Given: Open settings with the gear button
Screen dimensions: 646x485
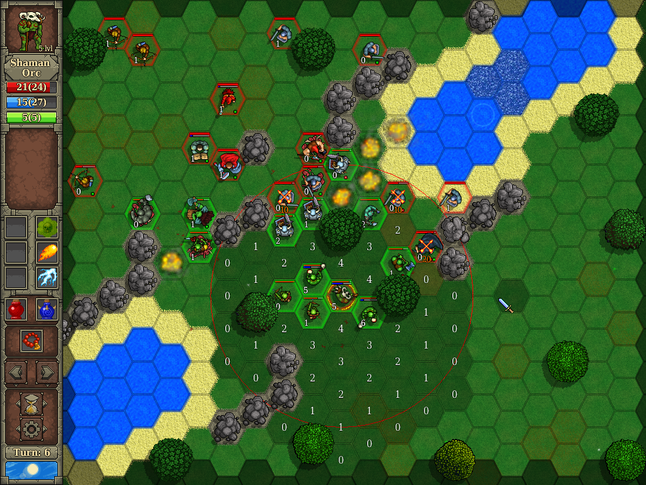Looking at the screenshot, I should [x=31, y=429].
